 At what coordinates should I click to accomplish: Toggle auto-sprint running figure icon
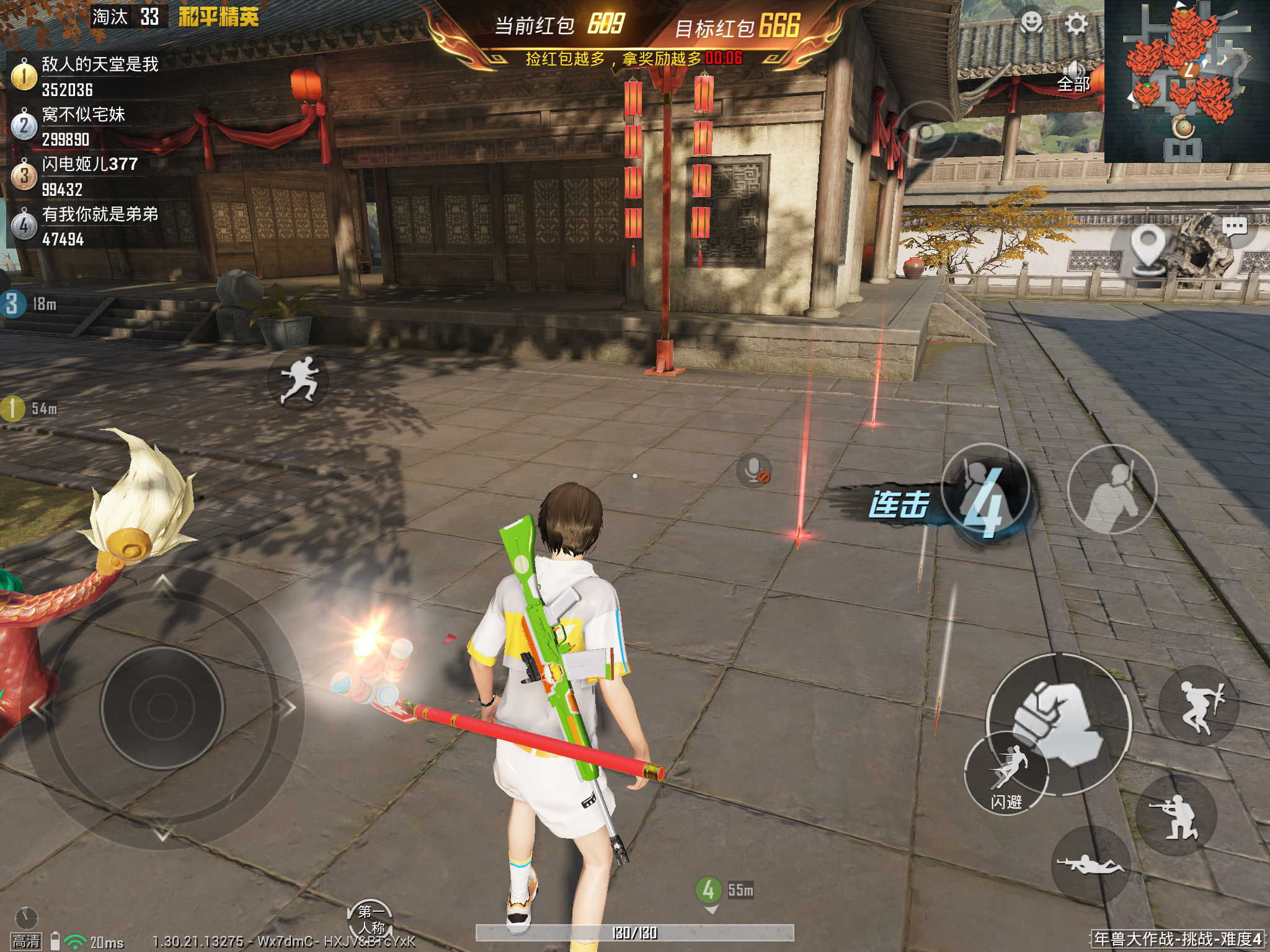pyautogui.click(x=298, y=379)
